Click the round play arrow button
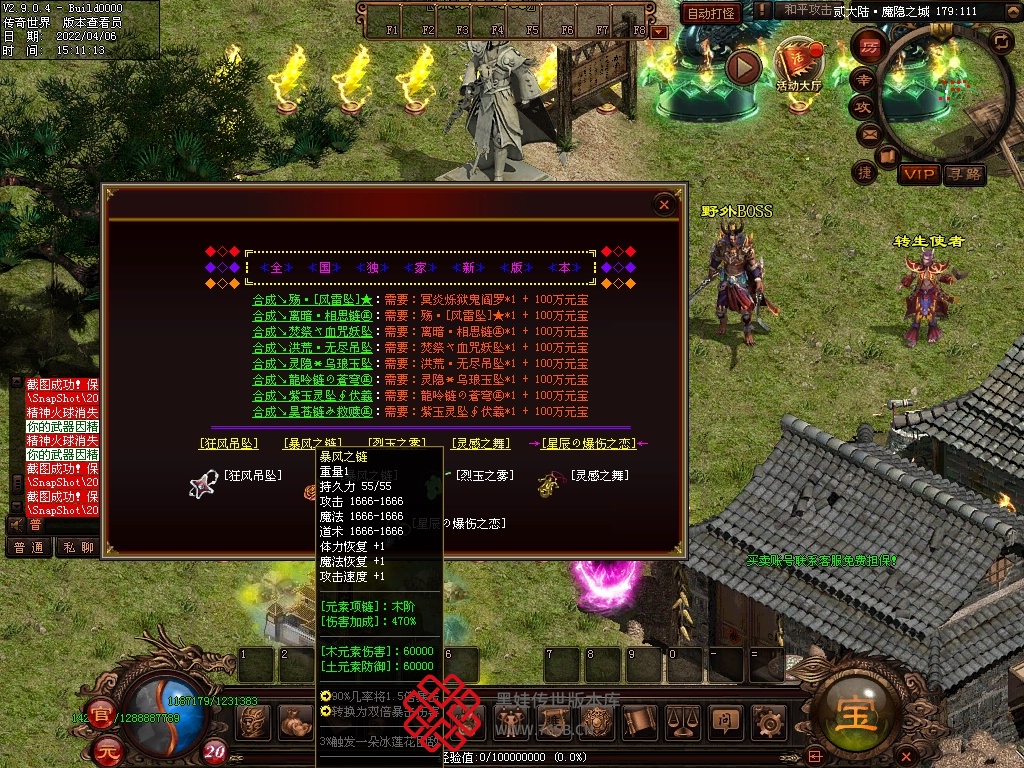Screen dimensions: 1024x768 (x=743, y=67)
